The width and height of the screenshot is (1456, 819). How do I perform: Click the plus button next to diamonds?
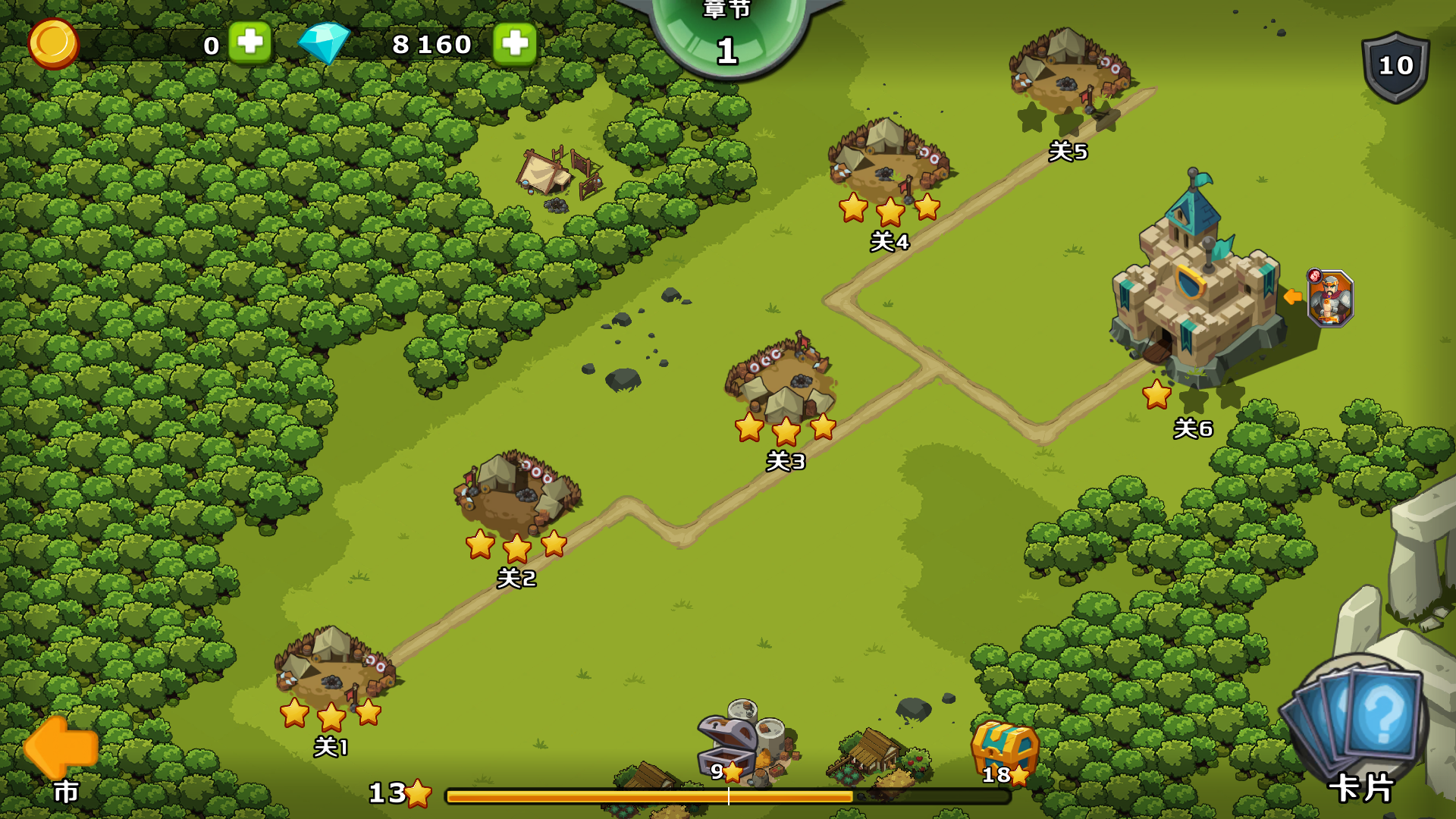point(514,44)
